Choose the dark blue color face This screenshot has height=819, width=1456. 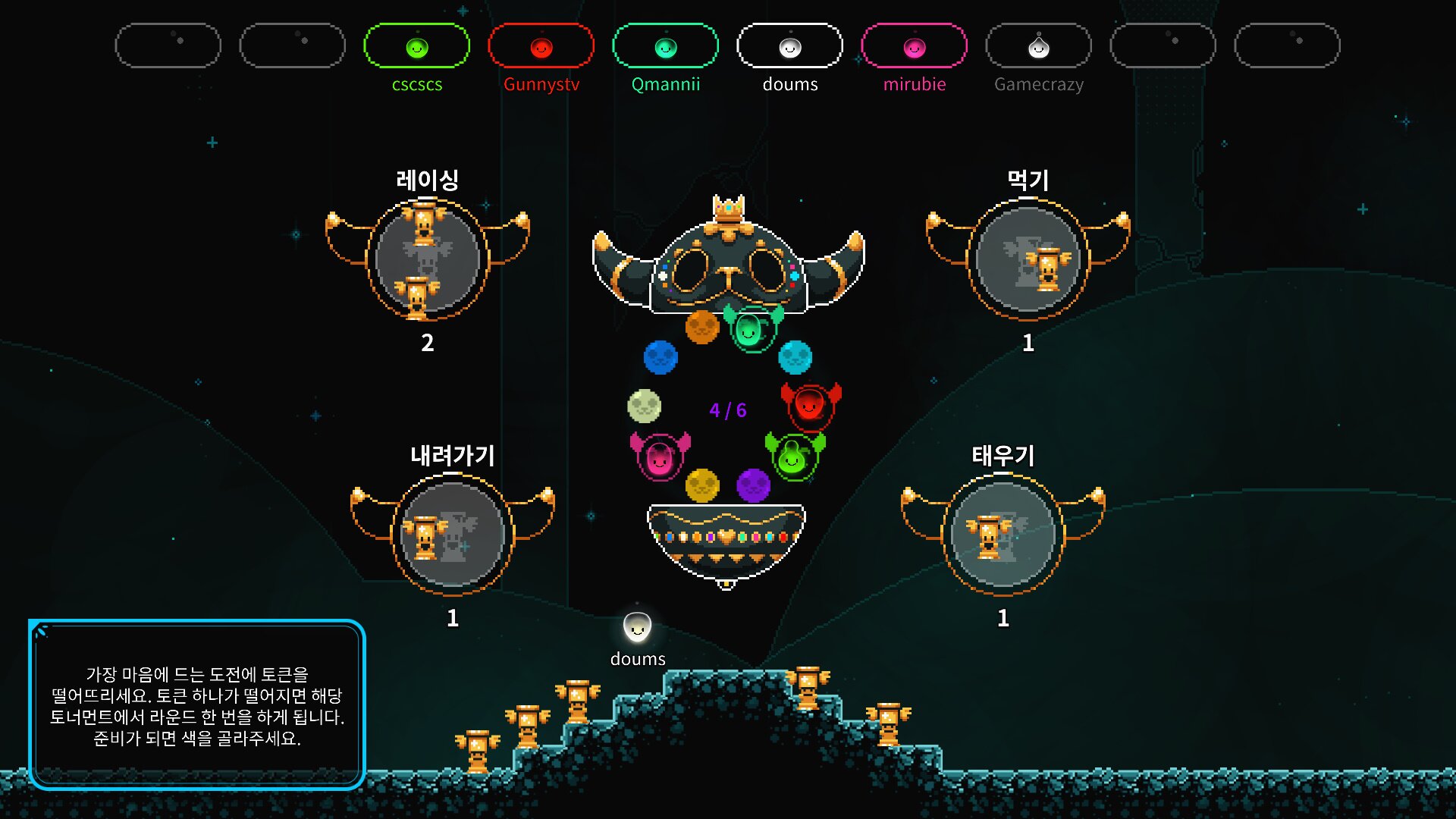[x=661, y=357]
